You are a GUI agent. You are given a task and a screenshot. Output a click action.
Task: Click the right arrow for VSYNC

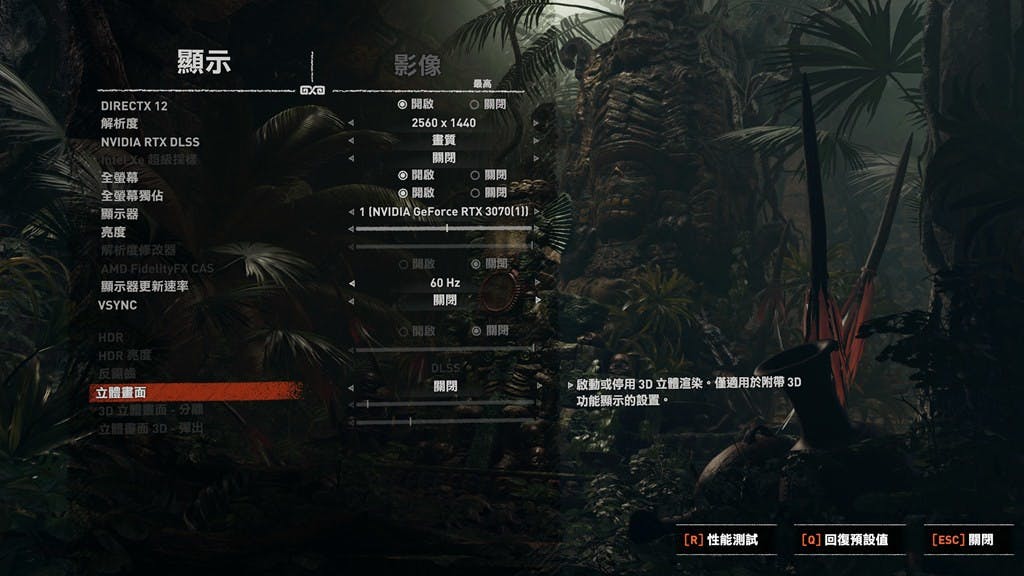(x=537, y=300)
